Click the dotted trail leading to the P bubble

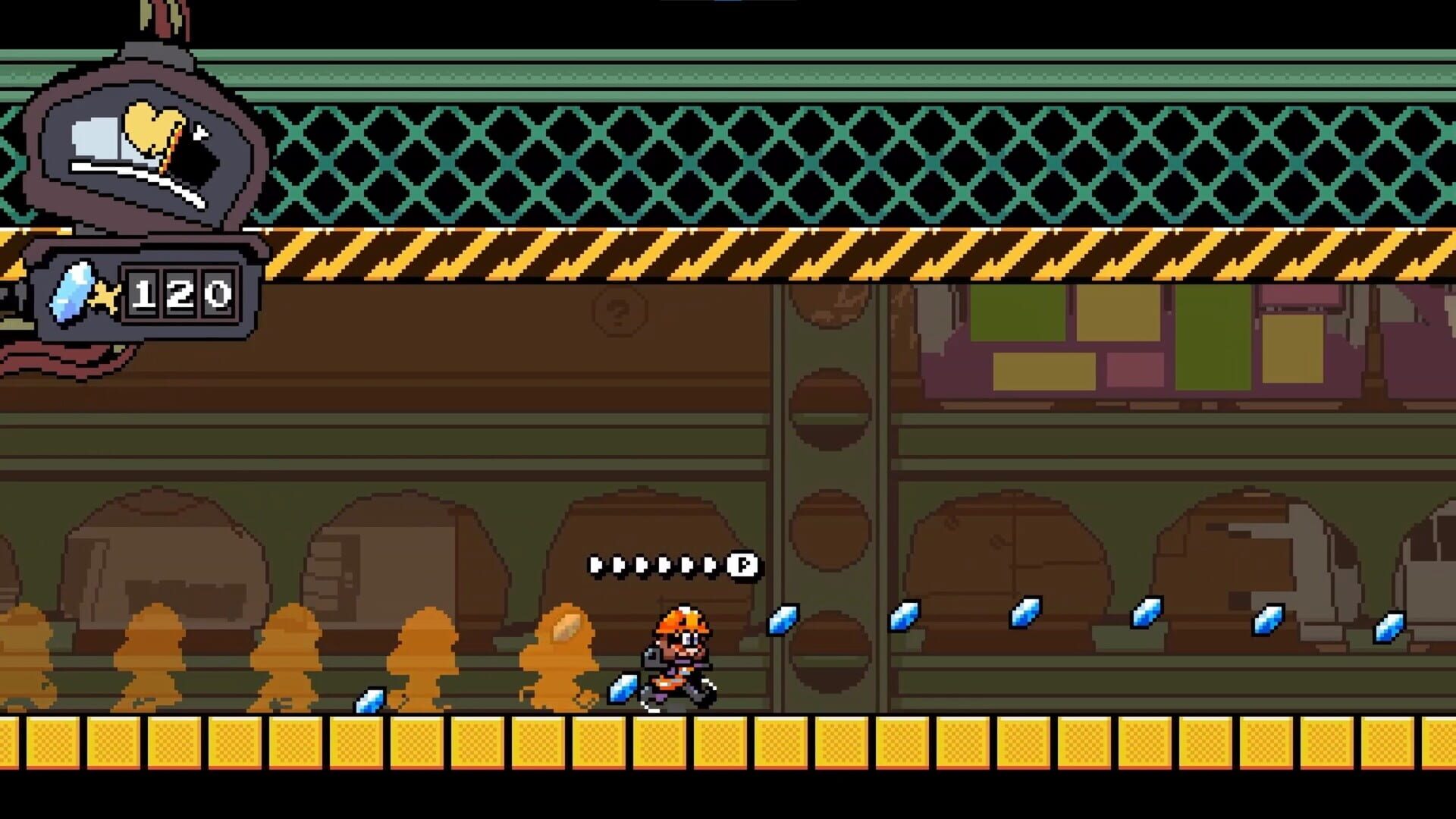pyautogui.click(x=652, y=564)
